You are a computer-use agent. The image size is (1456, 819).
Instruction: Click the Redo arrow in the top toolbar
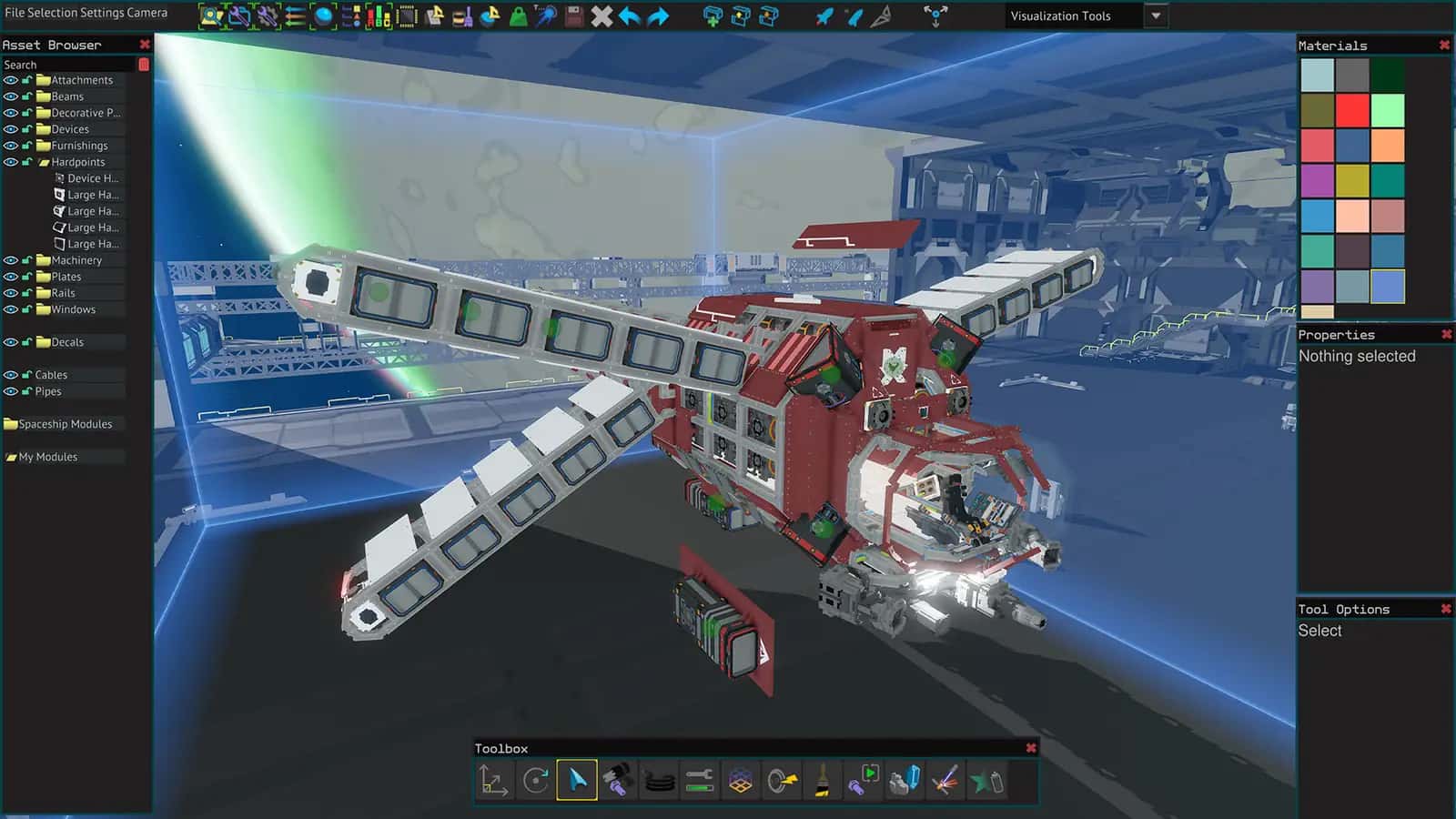[x=657, y=15]
